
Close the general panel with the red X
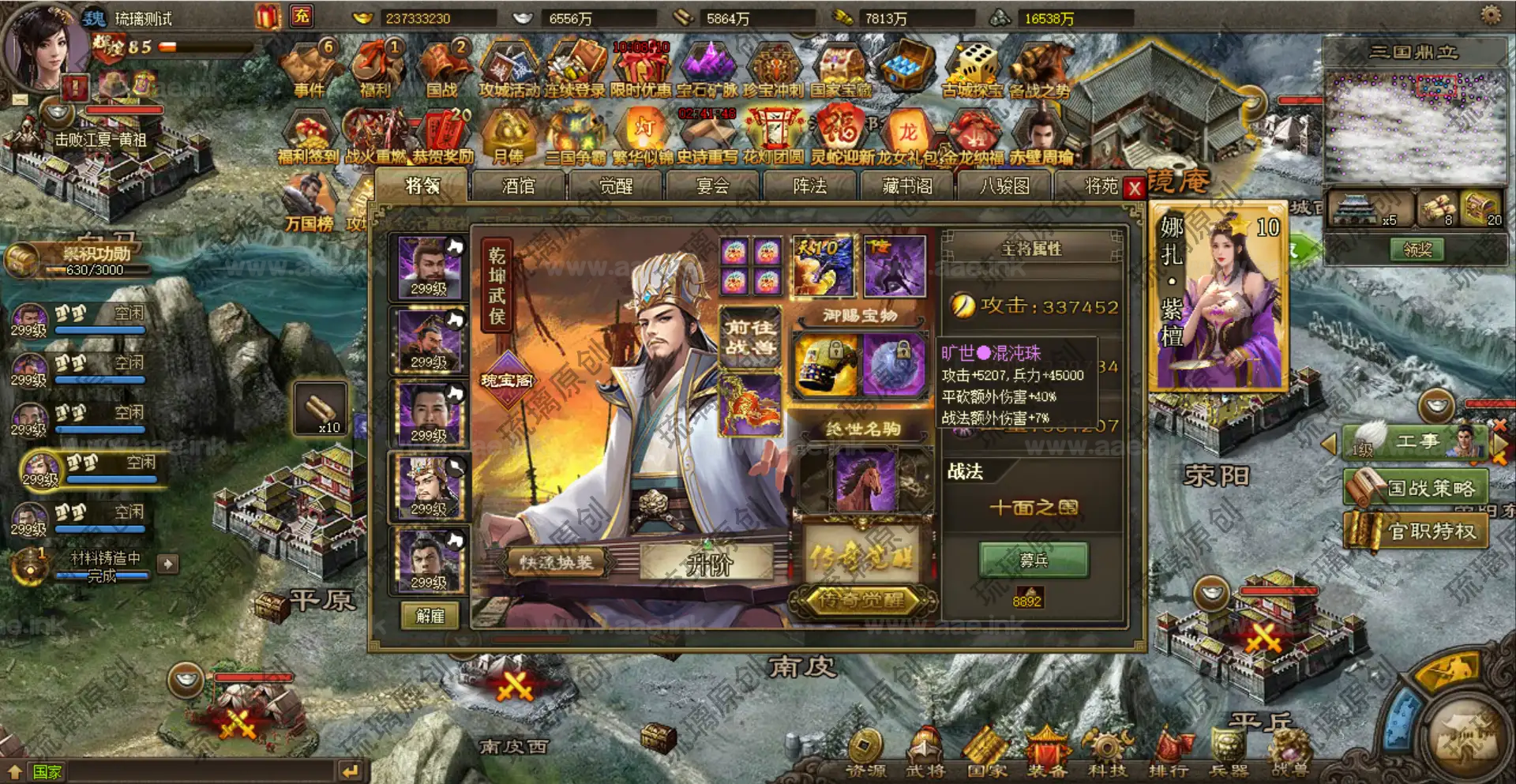(x=1135, y=188)
